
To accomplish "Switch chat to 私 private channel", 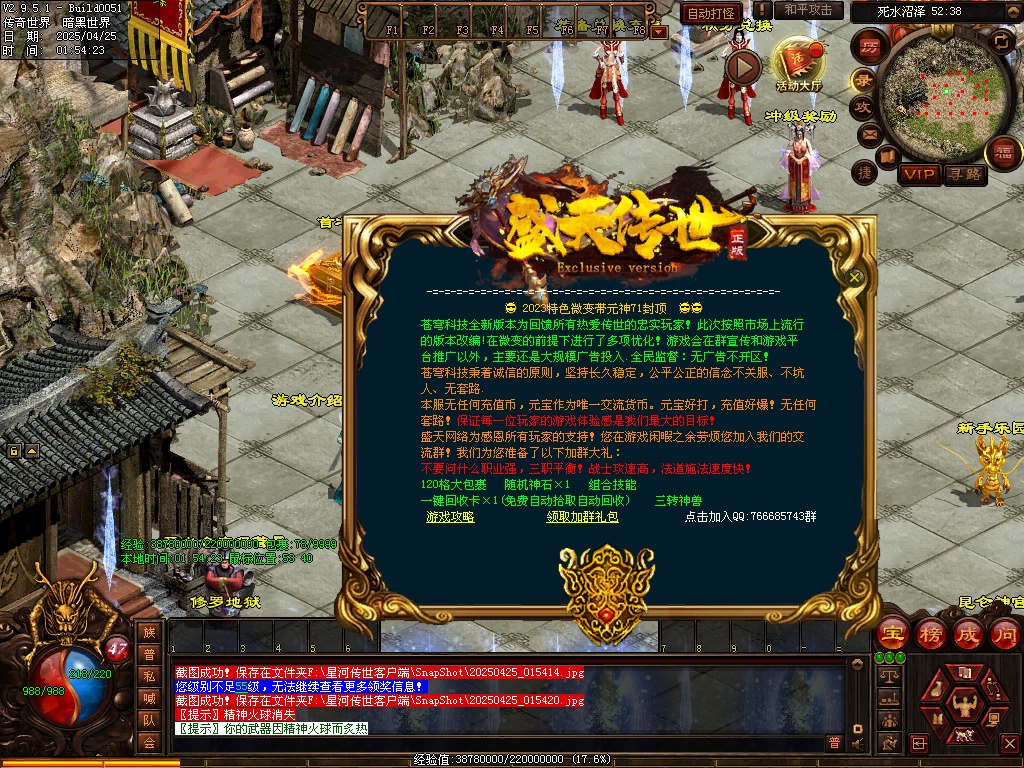I will click(149, 675).
